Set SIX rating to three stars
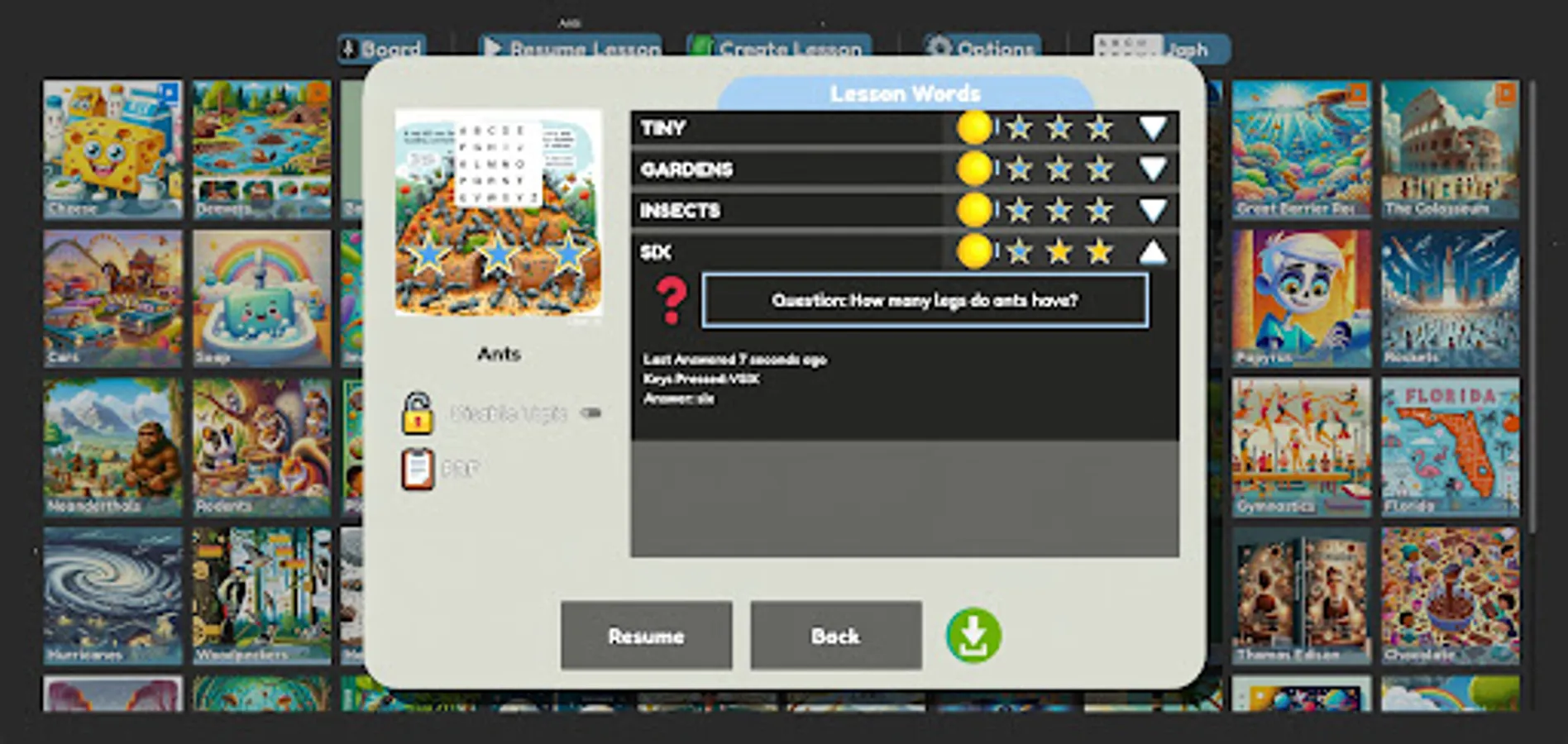The image size is (1568, 744). click(x=1098, y=252)
